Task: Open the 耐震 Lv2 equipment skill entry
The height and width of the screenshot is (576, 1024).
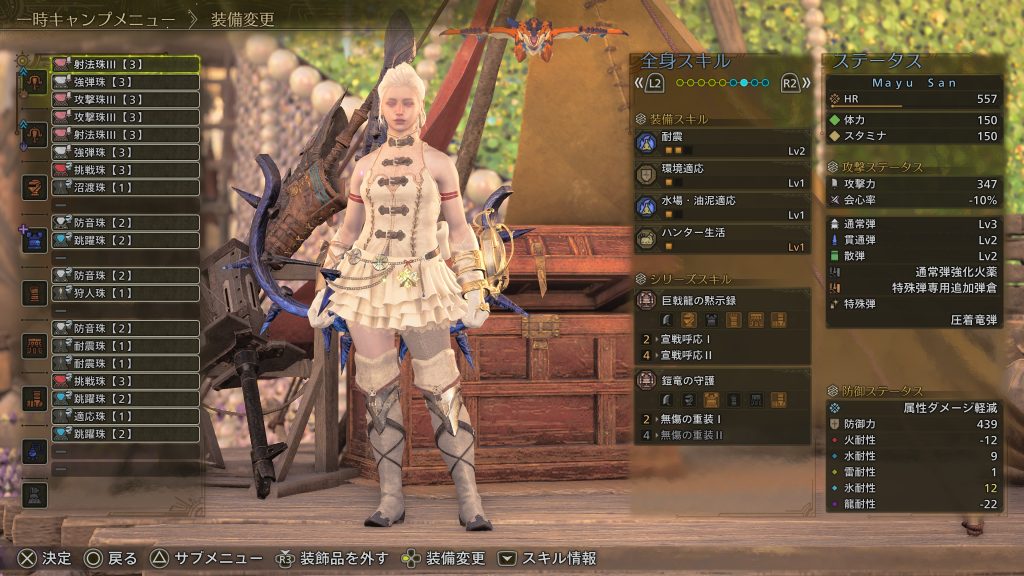Action: pyautogui.click(x=722, y=144)
